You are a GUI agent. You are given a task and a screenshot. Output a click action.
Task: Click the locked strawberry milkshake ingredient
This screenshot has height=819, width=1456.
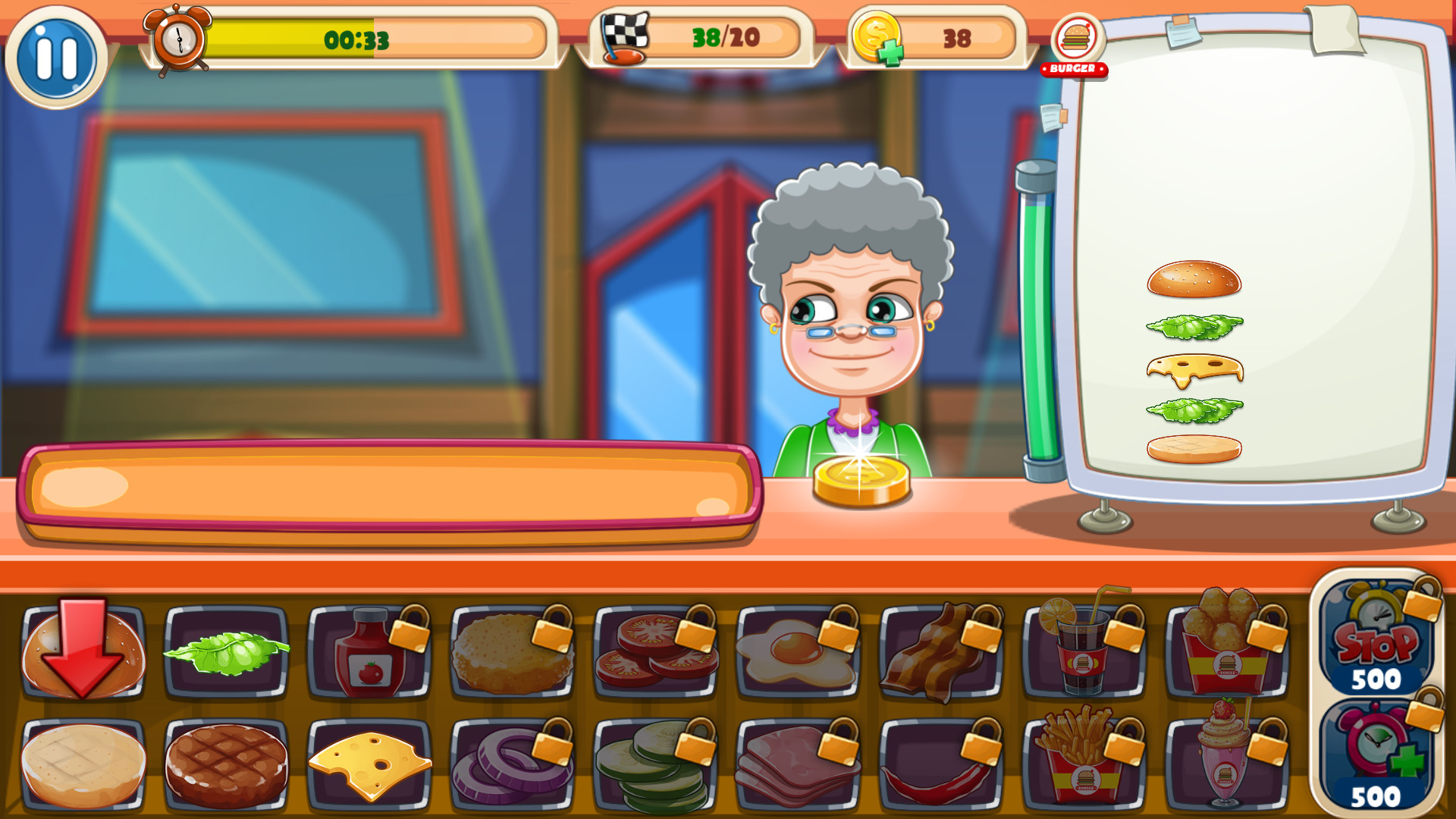coord(1225,766)
